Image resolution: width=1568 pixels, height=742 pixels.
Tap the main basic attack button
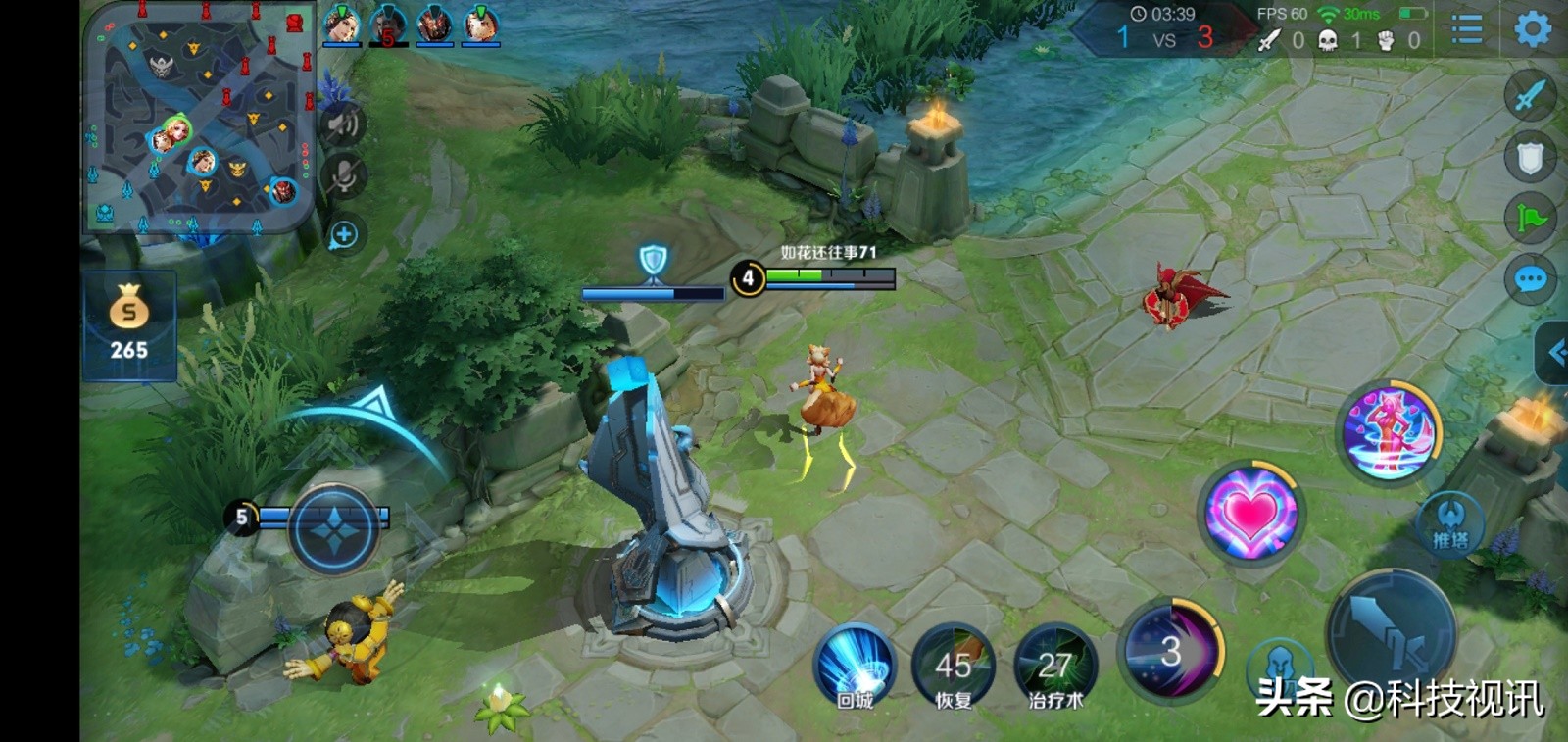click(x=1392, y=632)
